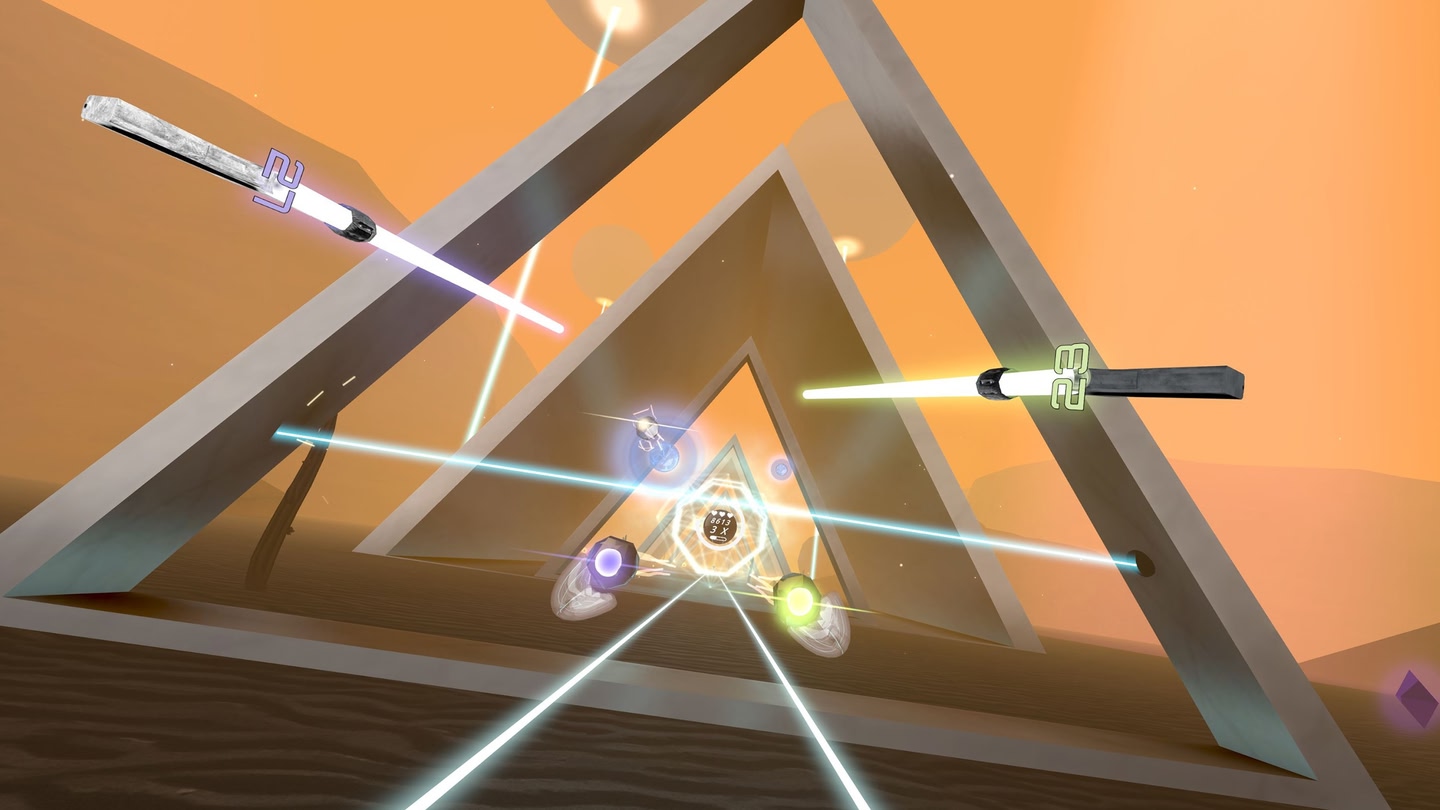Toggle the rightmost heart on the HUD
Image resolution: width=1440 pixels, height=810 pixels.
click(x=730, y=515)
